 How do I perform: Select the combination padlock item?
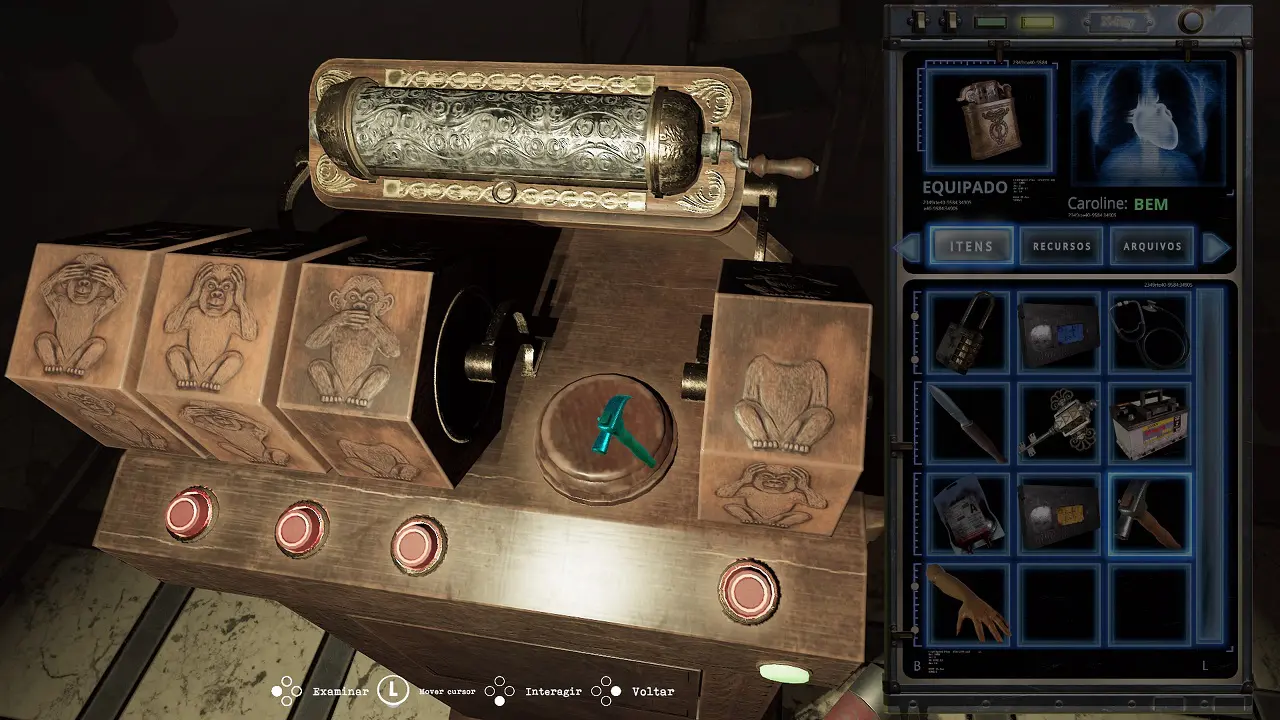click(968, 333)
